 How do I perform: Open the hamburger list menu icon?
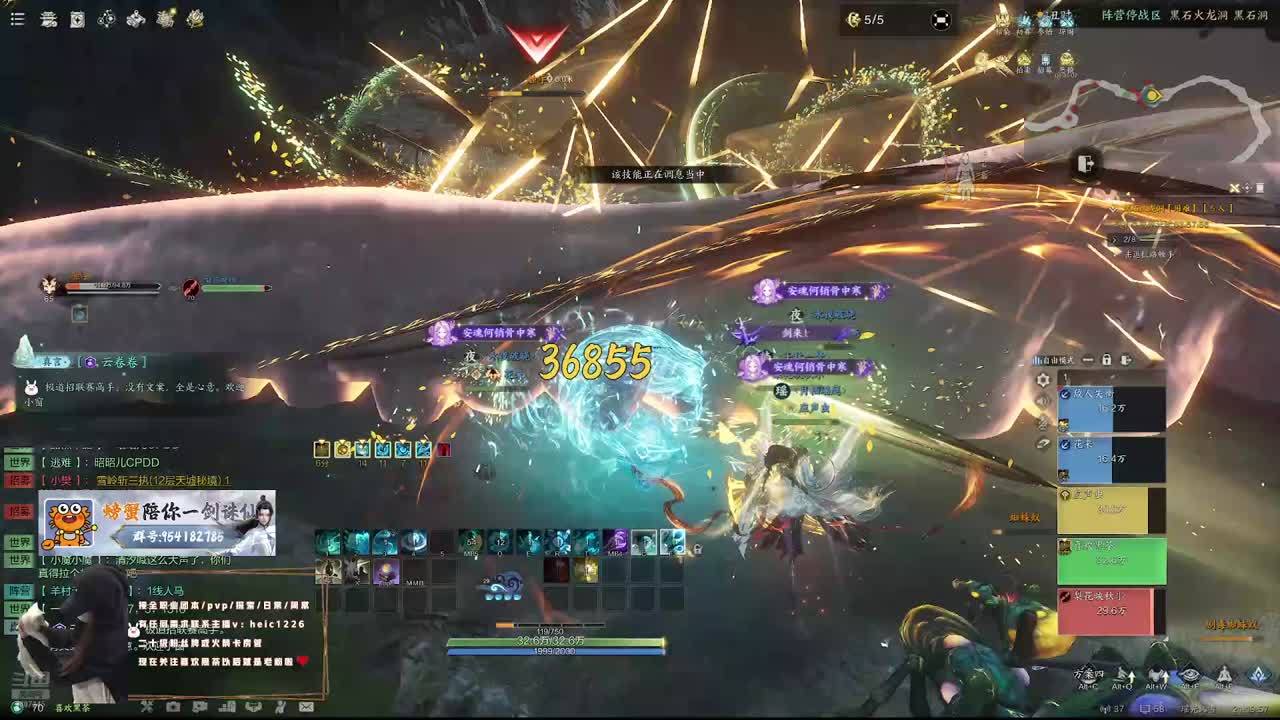click(17, 19)
